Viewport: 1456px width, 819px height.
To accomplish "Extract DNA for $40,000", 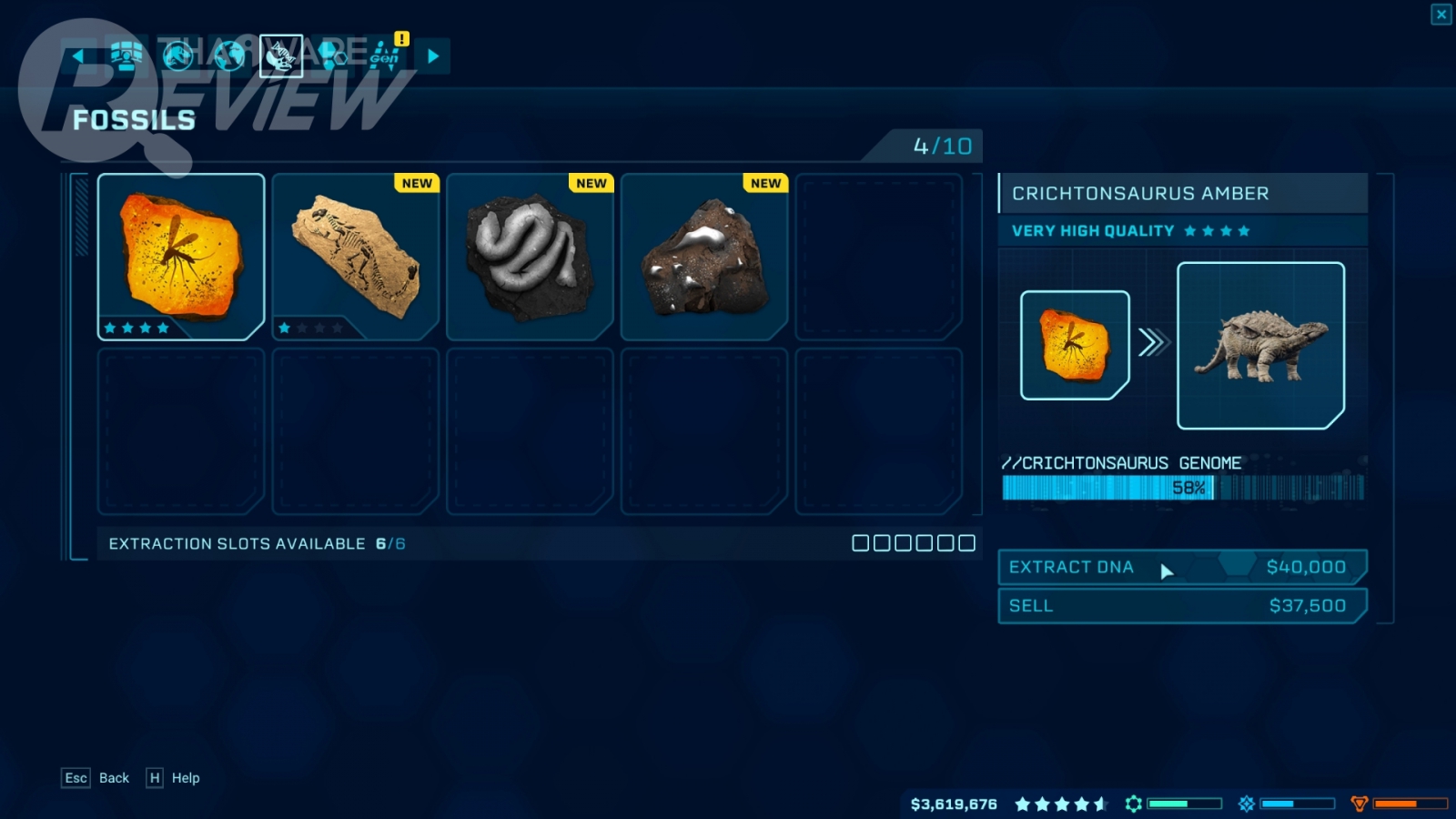I will 1182,567.
